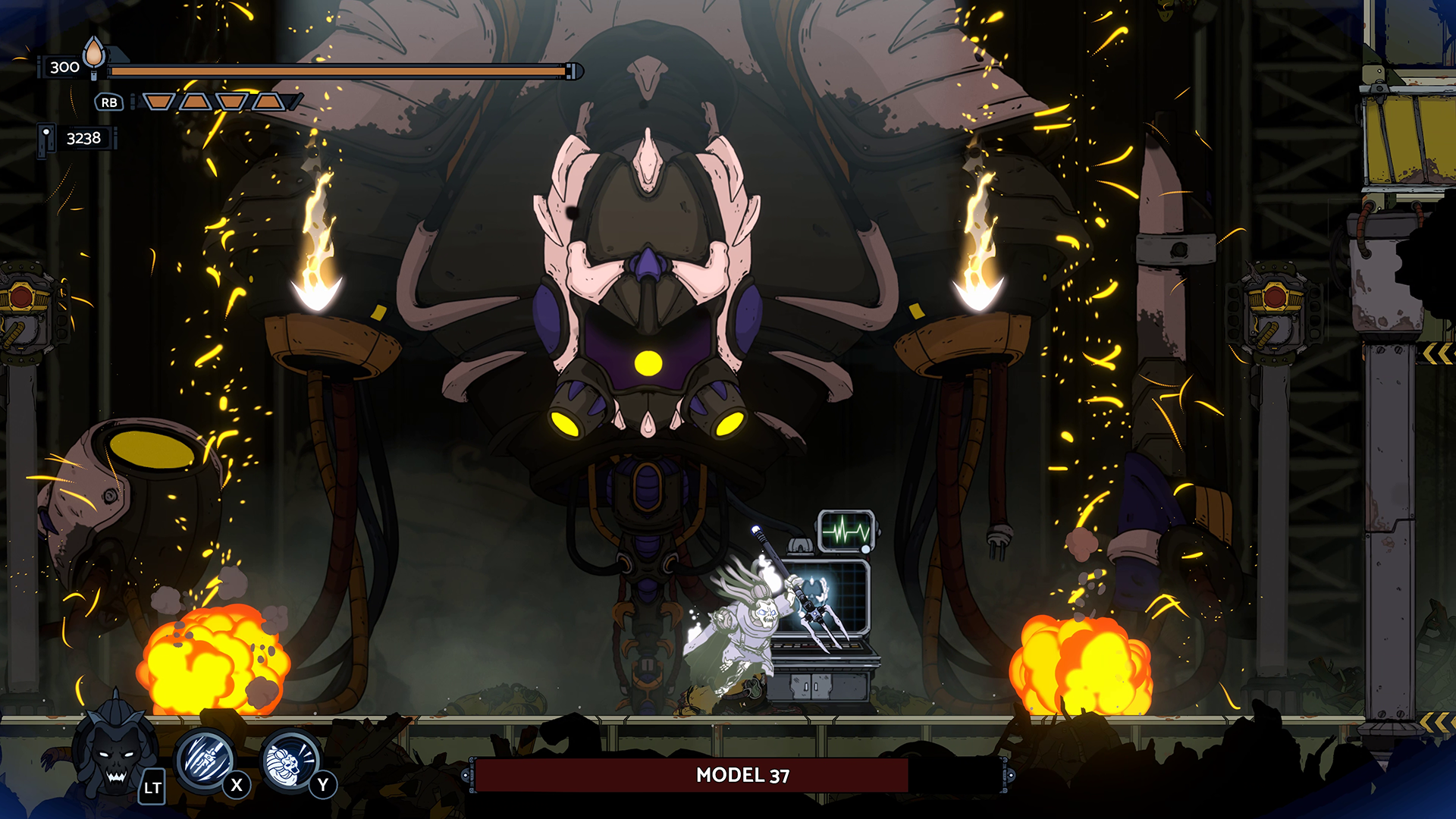Viewport: 1456px width, 819px height.
Task: Click the flame droplet icon showing 300
Action: tap(93, 57)
